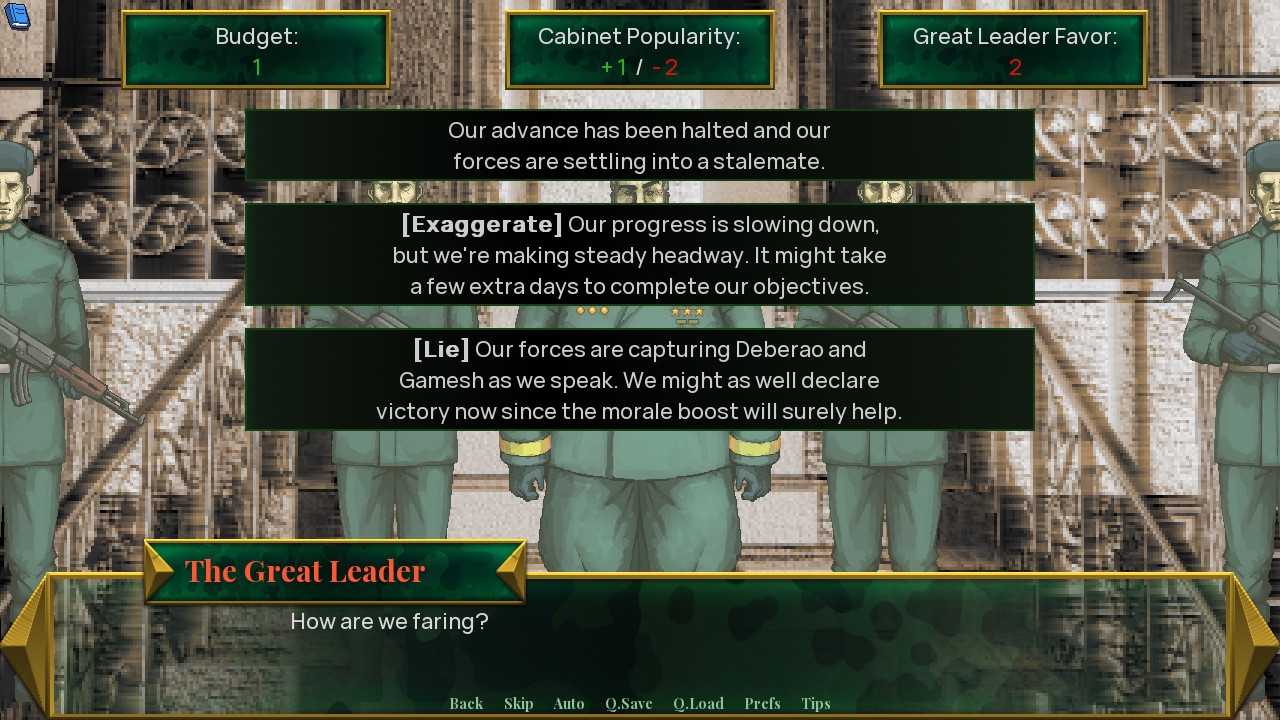1280x720 pixels.
Task: Click the Cabinet Popularity indicator
Action: click(639, 49)
